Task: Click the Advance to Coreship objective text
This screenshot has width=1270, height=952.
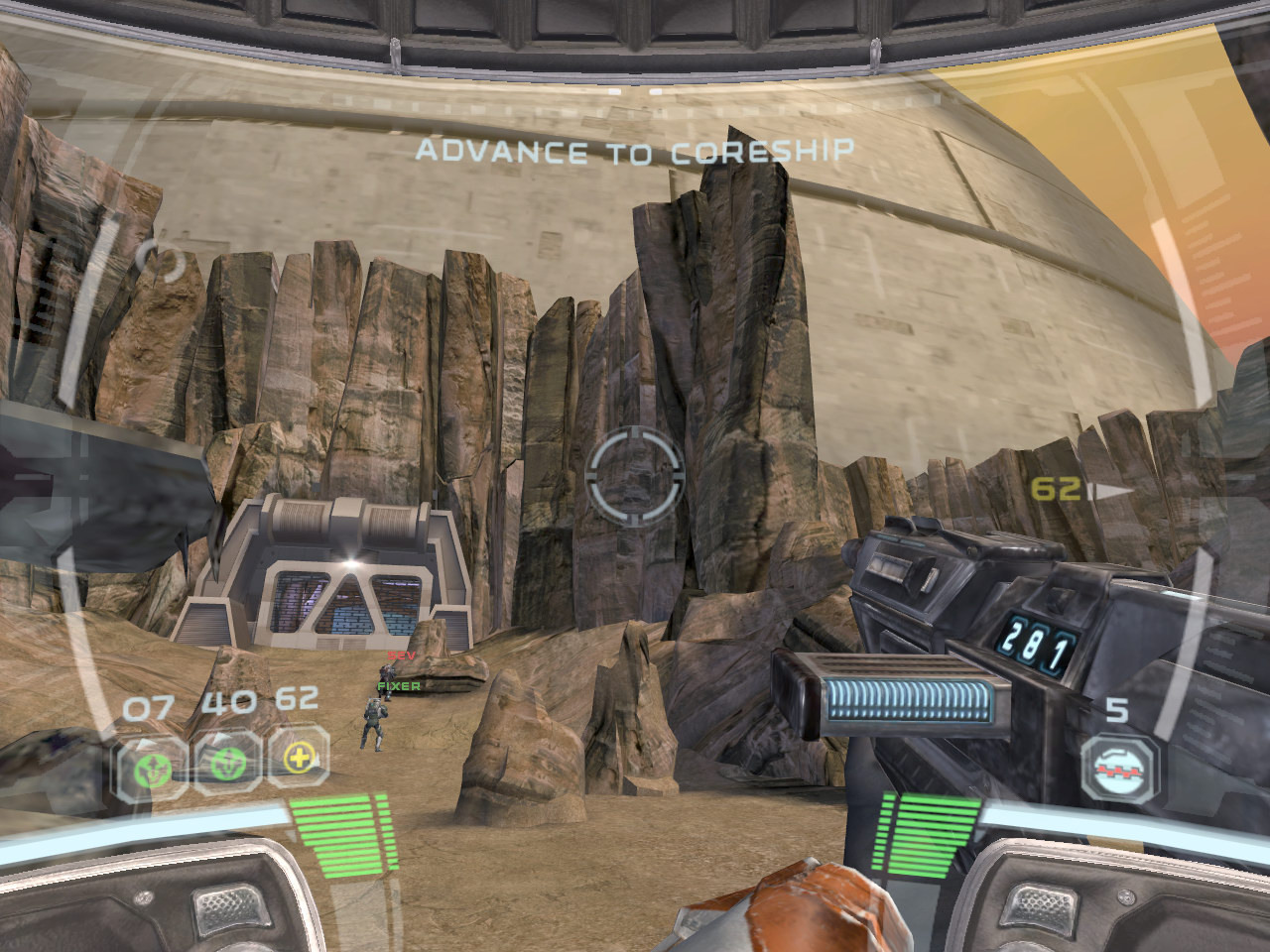Action: point(634,152)
